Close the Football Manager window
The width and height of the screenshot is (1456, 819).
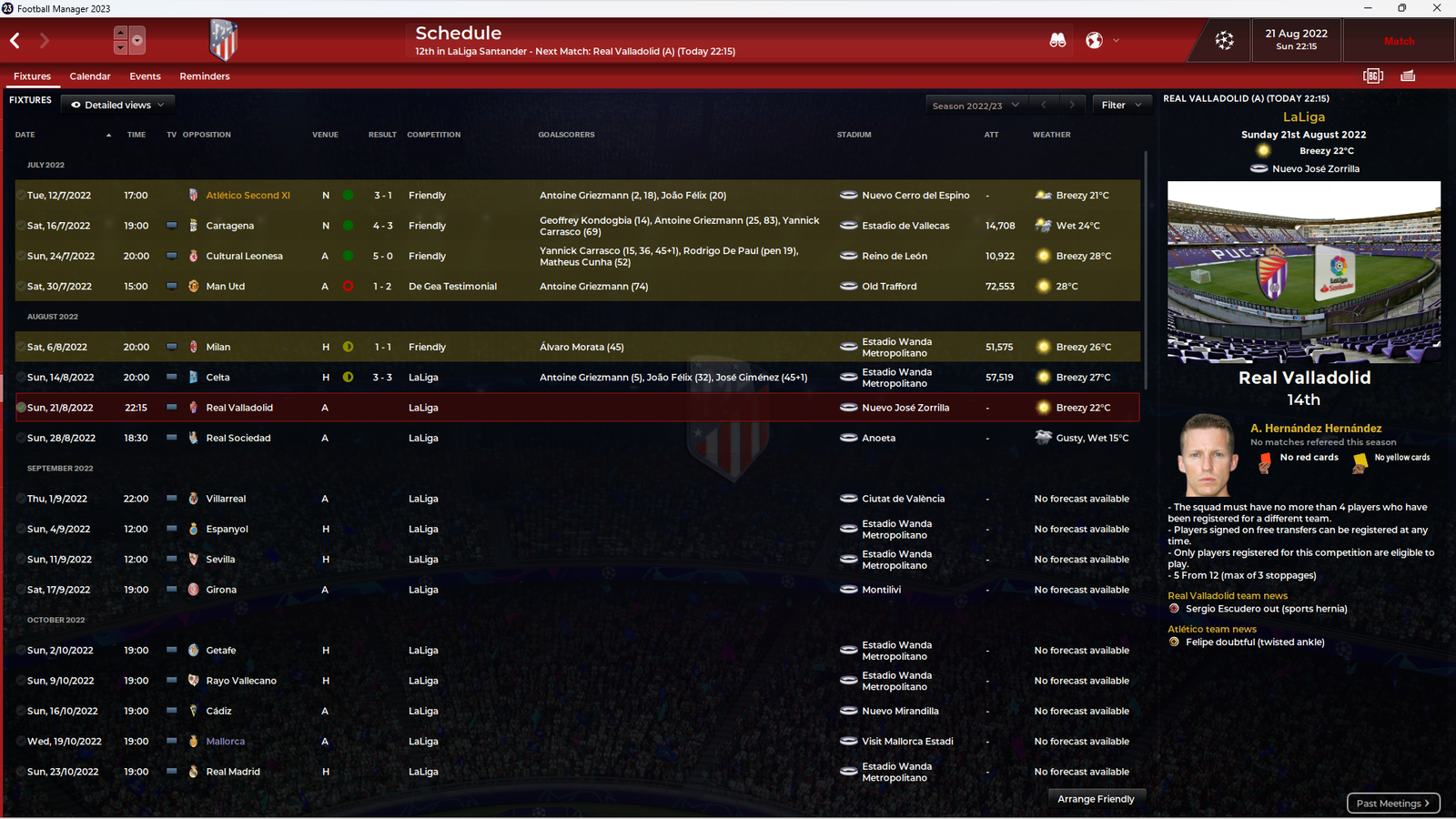point(1437,8)
